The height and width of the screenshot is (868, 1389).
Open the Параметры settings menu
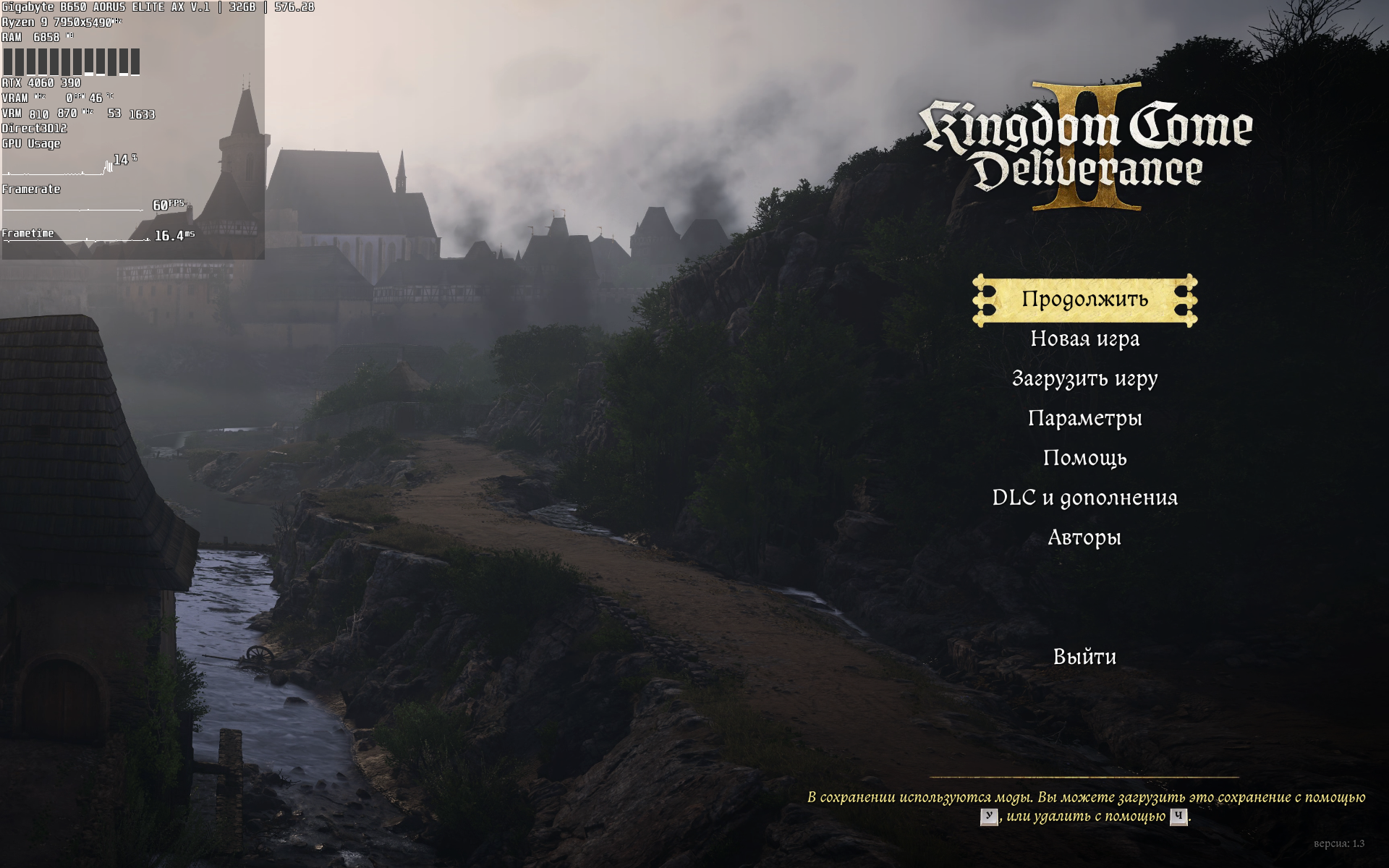coord(1084,419)
